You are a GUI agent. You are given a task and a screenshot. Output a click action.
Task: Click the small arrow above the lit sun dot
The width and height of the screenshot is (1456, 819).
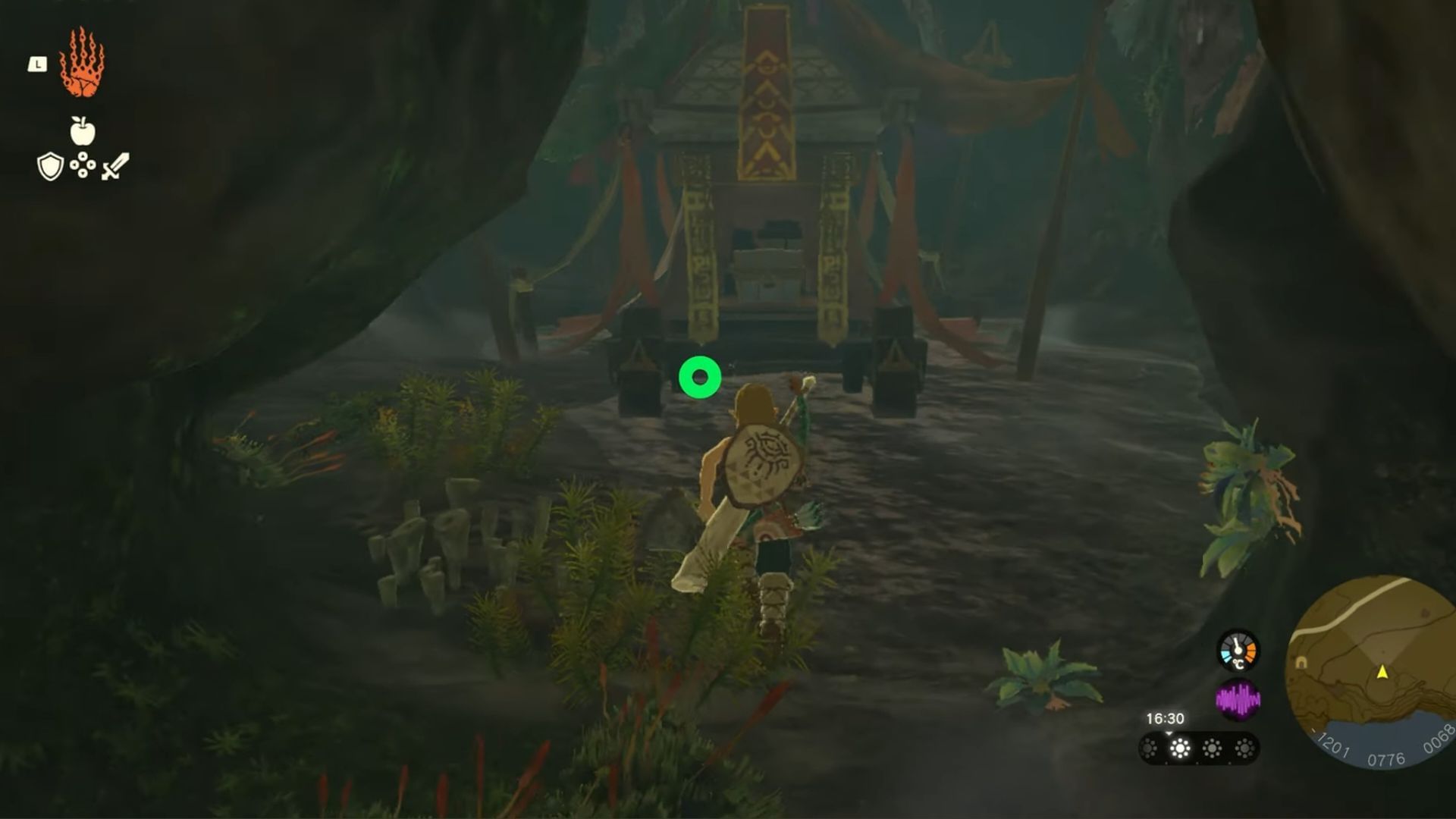pos(1168,733)
